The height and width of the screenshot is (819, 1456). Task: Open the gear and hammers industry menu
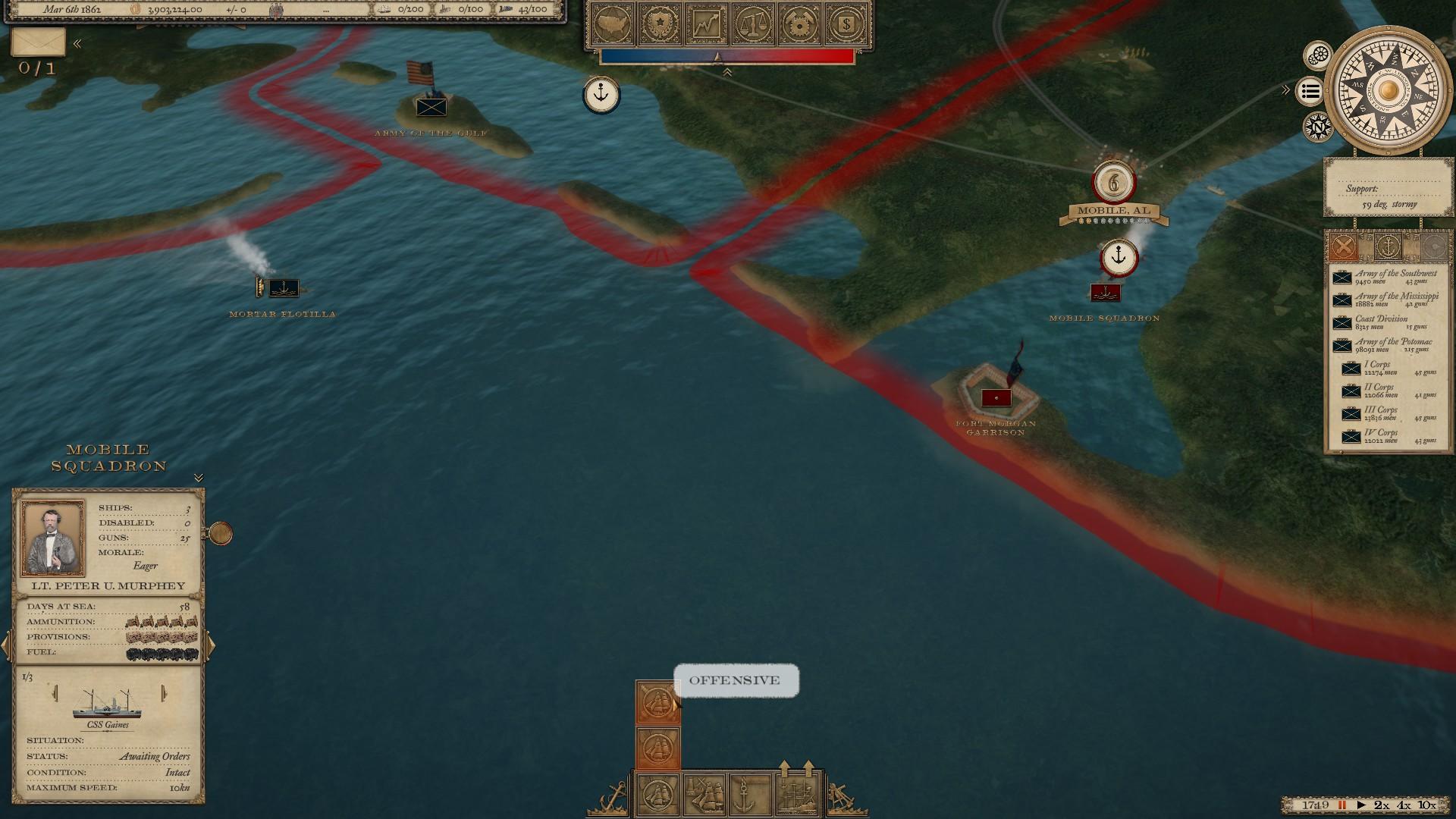click(x=800, y=24)
